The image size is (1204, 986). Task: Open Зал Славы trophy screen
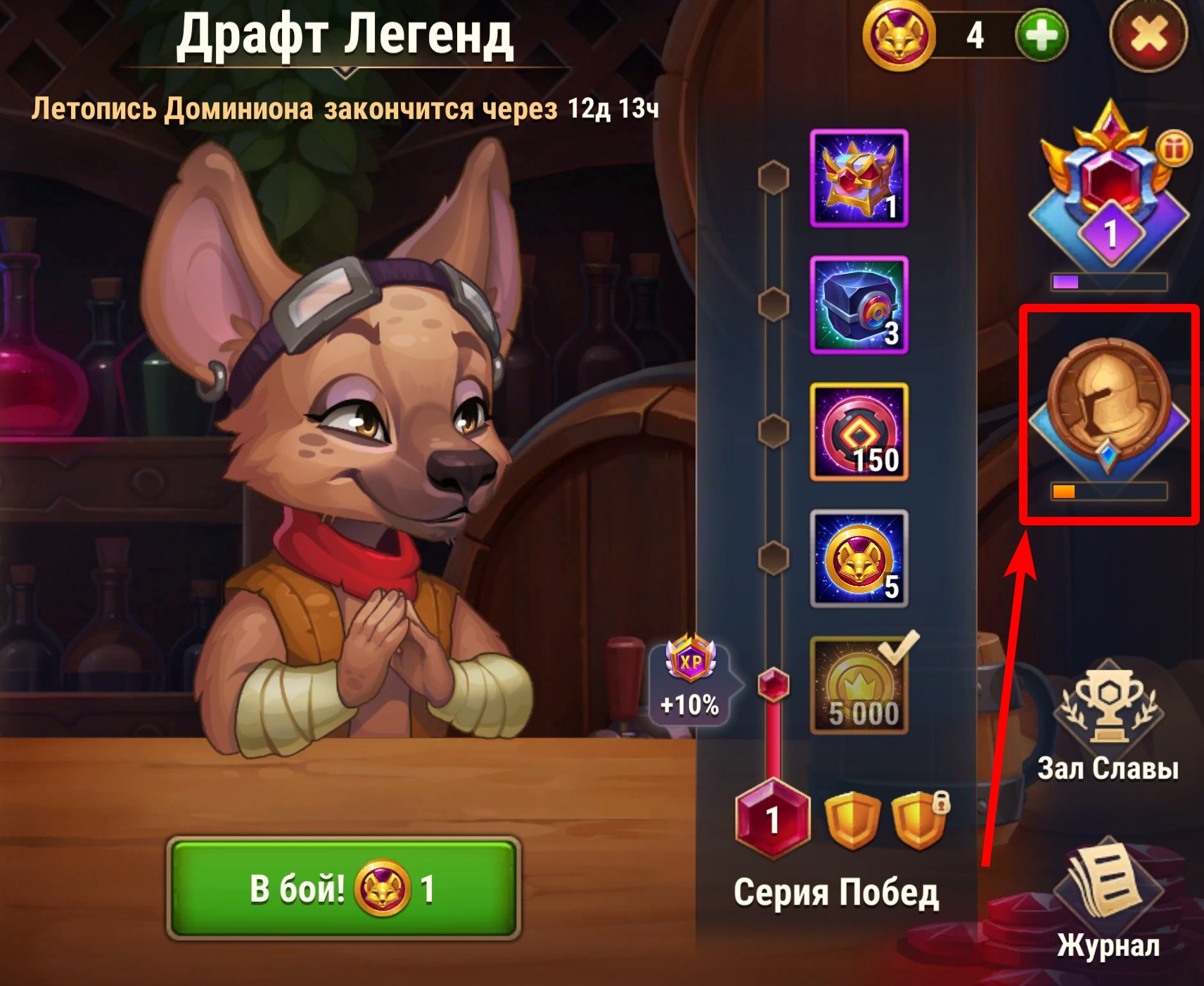tap(1108, 721)
